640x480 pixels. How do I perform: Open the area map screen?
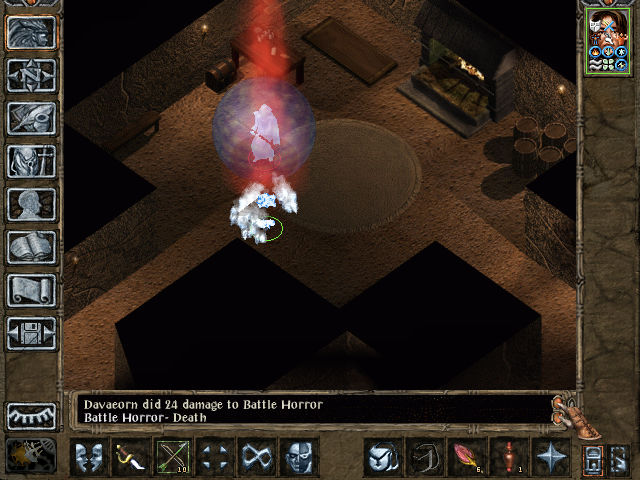(x=31, y=75)
